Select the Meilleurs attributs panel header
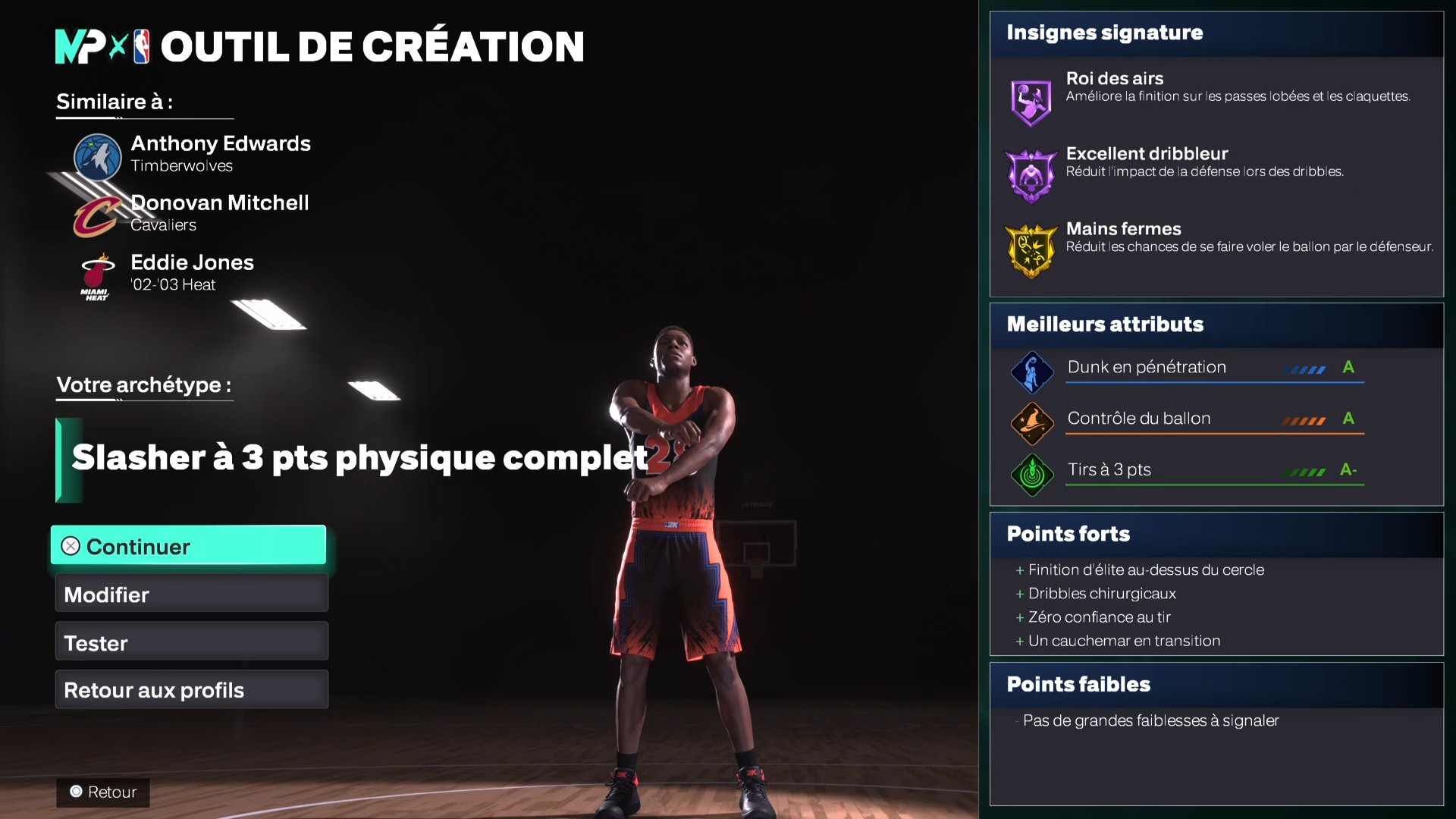 (1105, 325)
